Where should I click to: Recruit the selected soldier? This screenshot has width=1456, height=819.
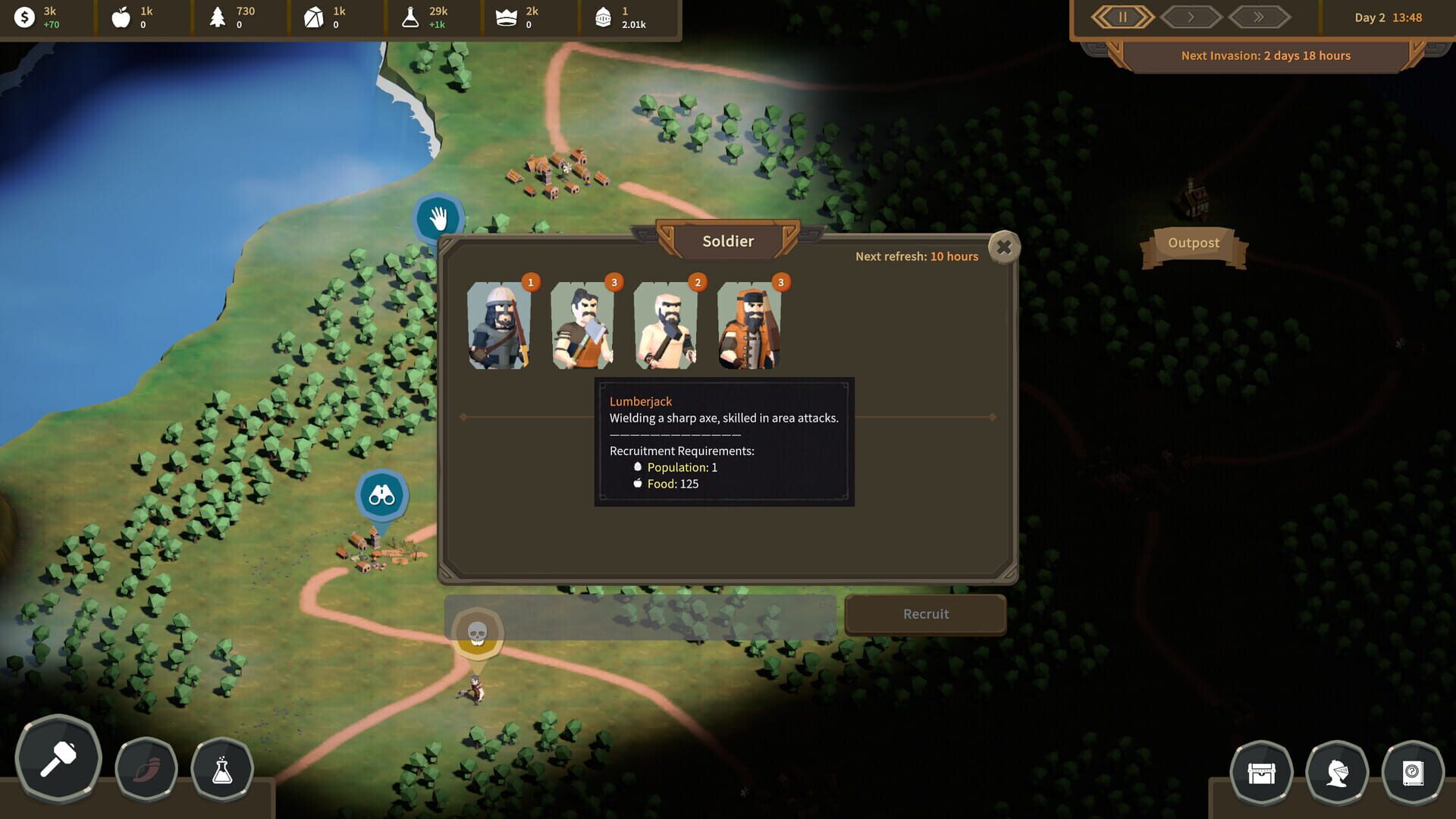point(925,614)
